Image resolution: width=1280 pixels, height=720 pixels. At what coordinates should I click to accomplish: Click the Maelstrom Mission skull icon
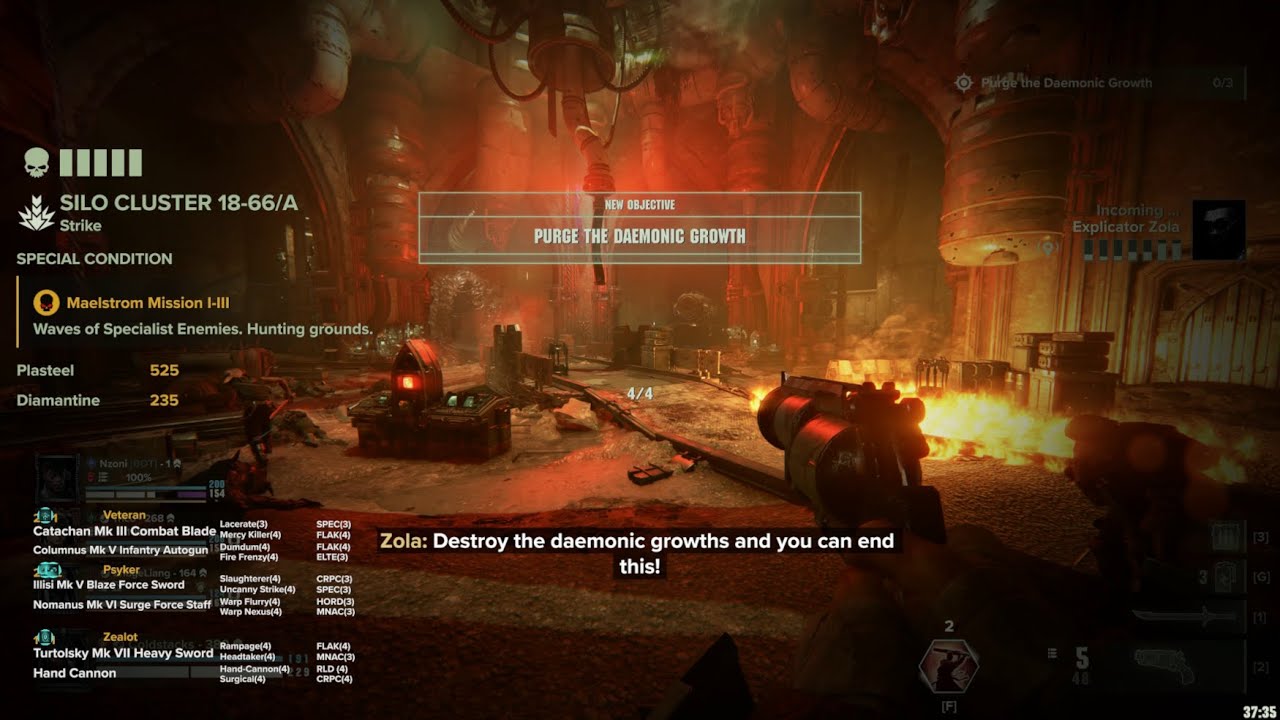pos(46,302)
